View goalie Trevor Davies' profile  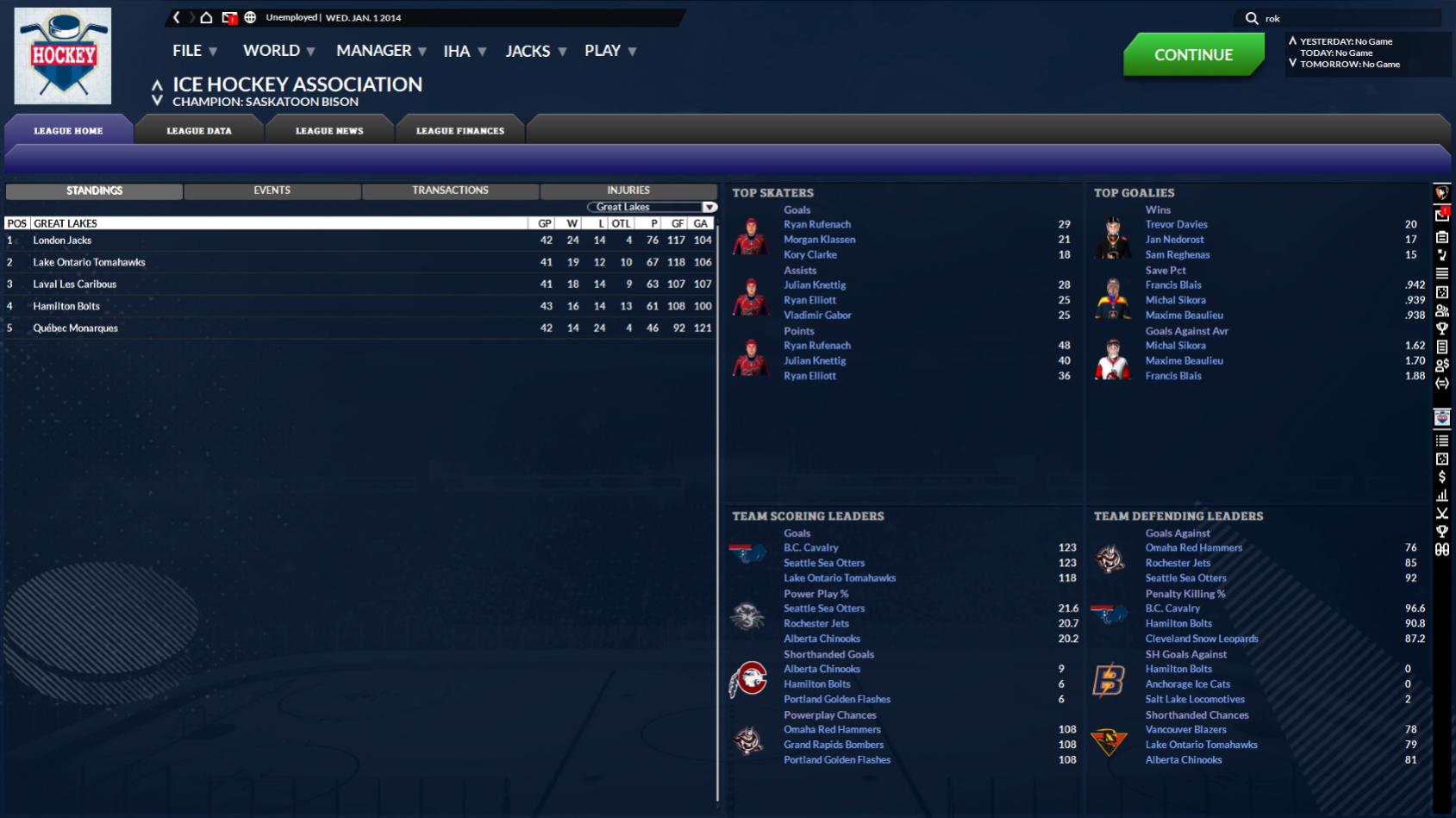[1176, 224]
